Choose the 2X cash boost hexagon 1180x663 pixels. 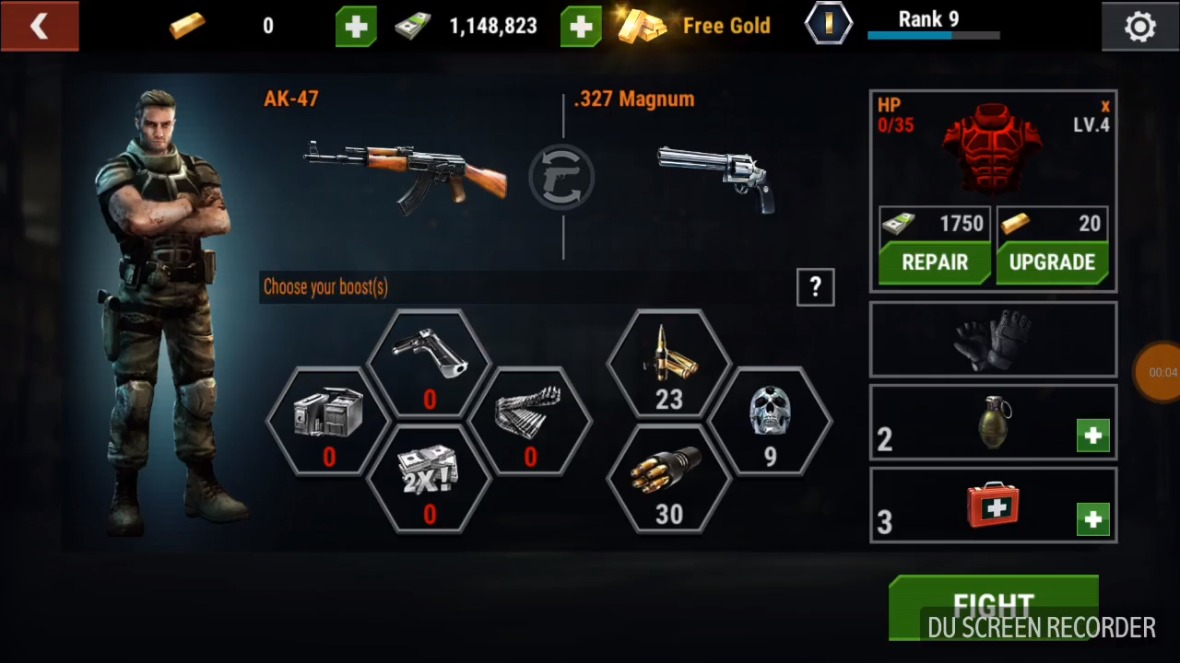pyautogui.click(x=429, y=478)
